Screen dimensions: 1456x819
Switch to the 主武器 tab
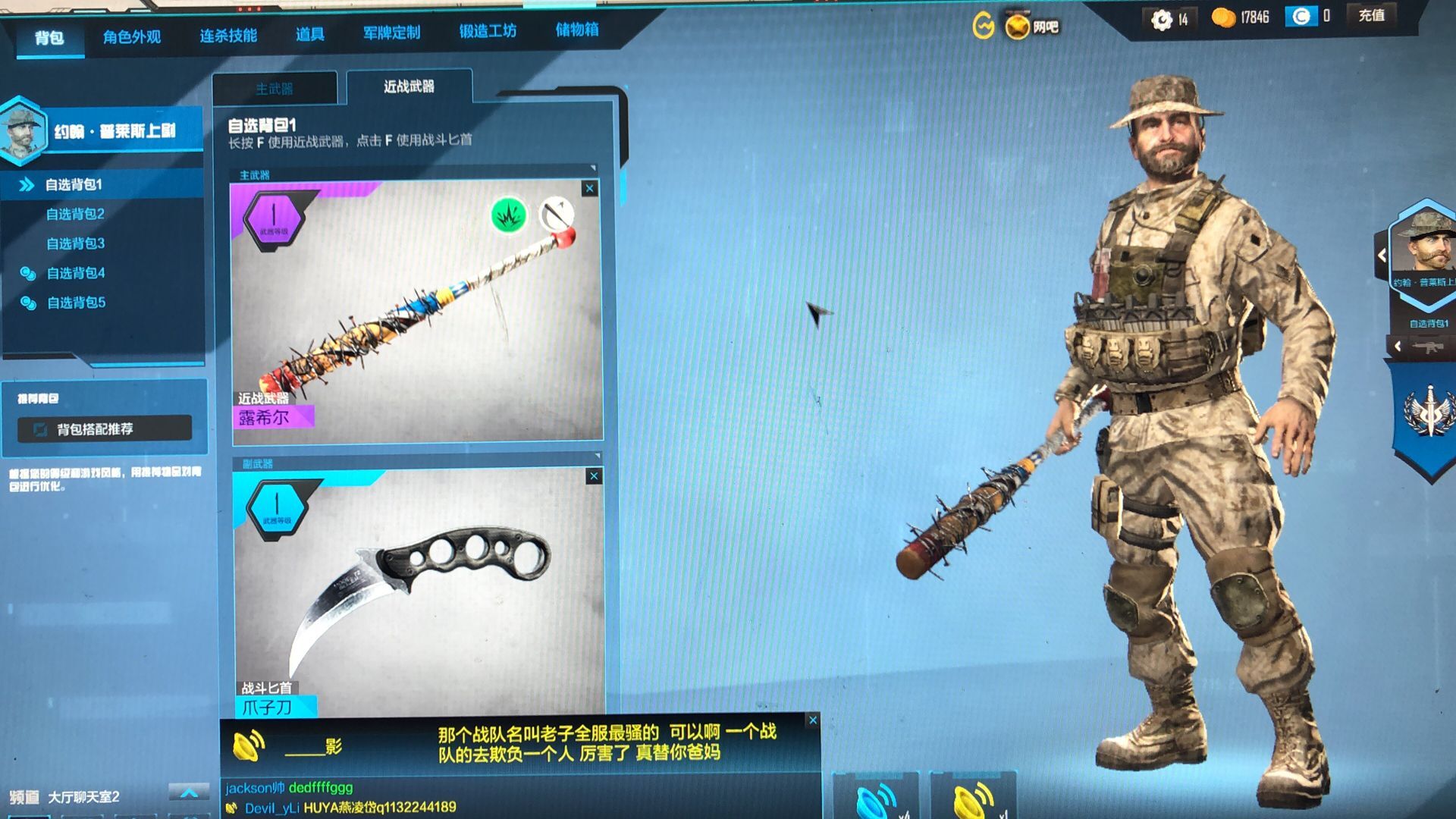[276, 87]
